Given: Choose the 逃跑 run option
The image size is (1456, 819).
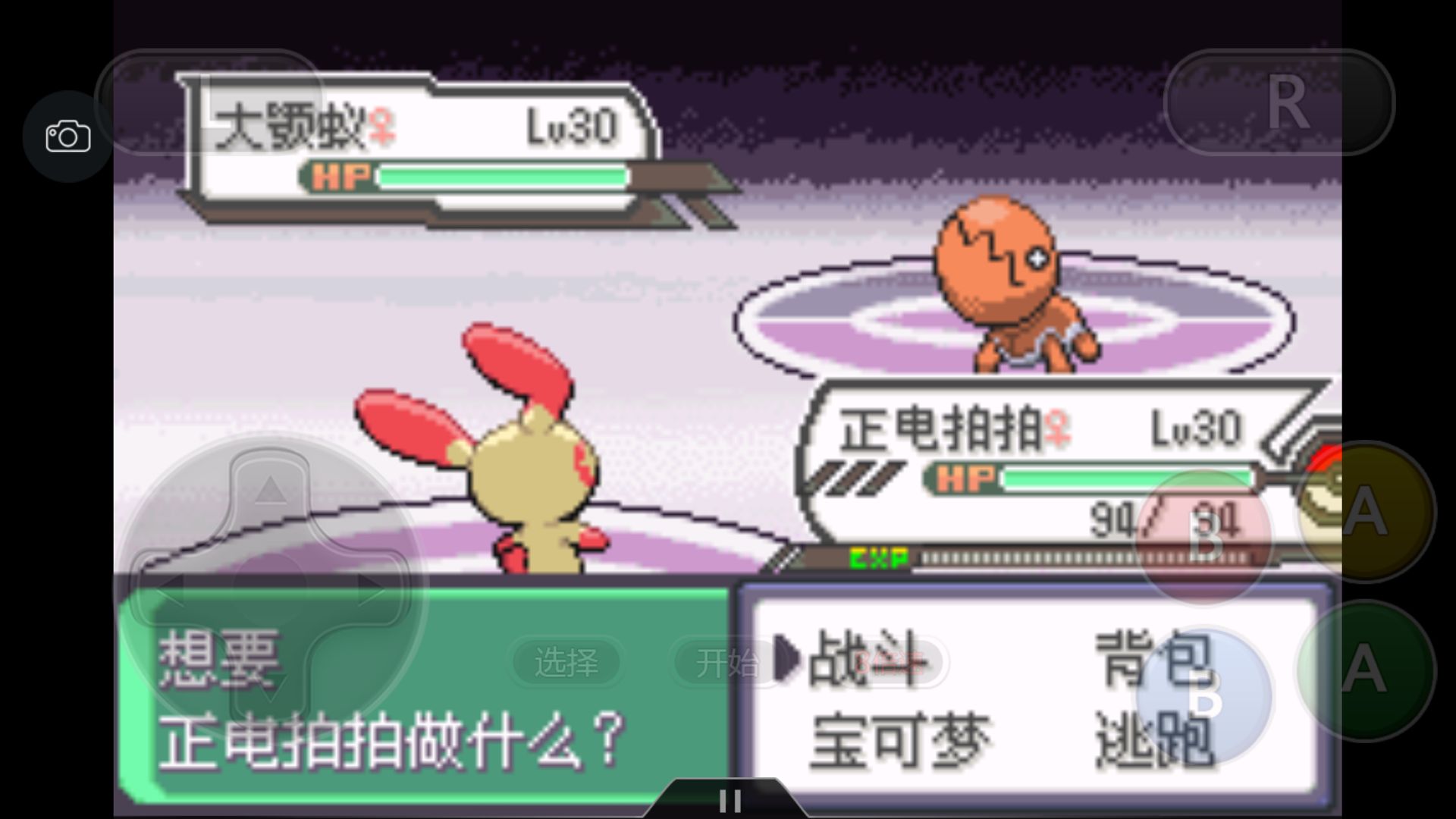Looking at the screenshot, I should (1153, 739).
